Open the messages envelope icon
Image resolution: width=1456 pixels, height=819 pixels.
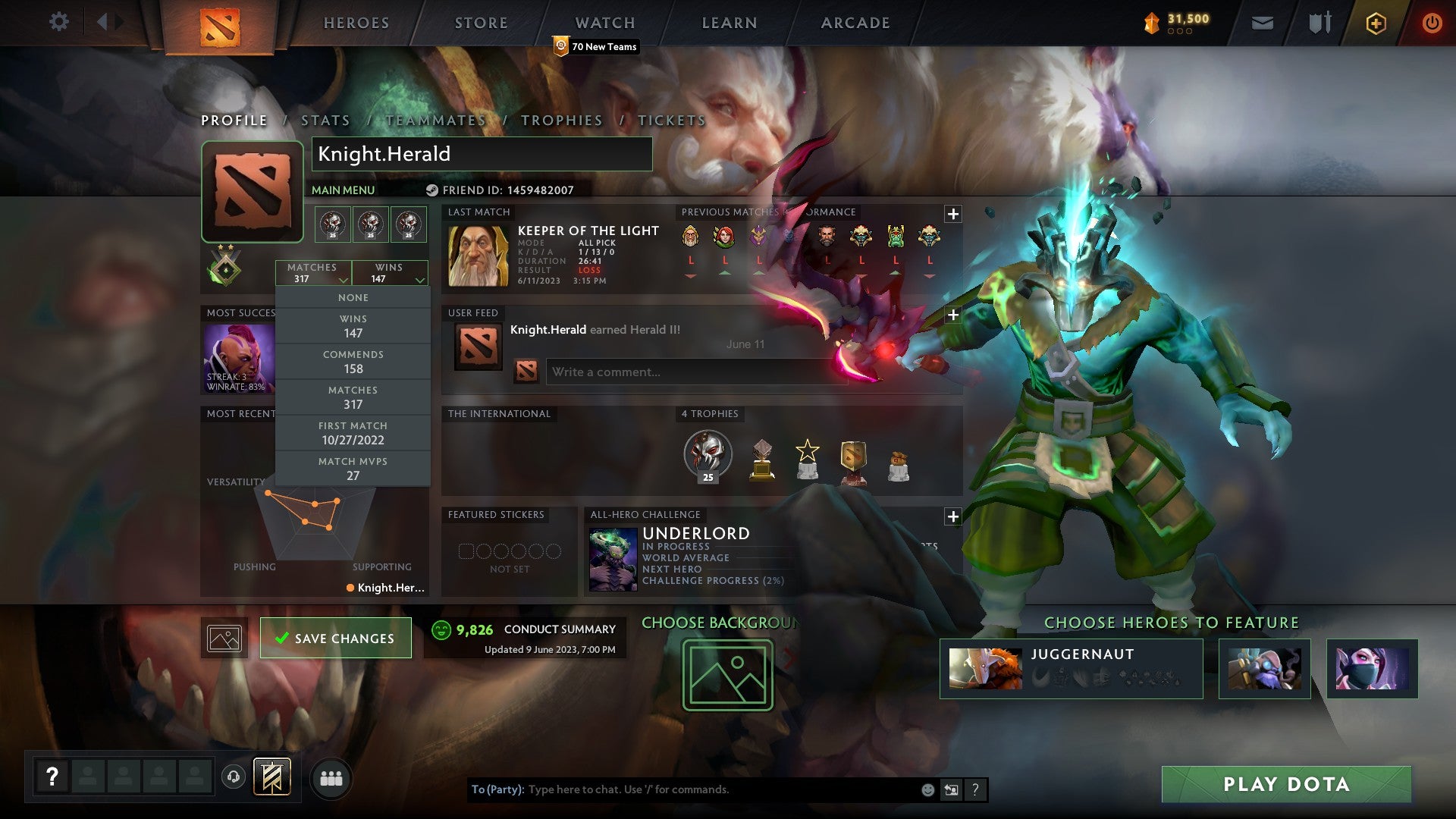tap(1261, 23)
